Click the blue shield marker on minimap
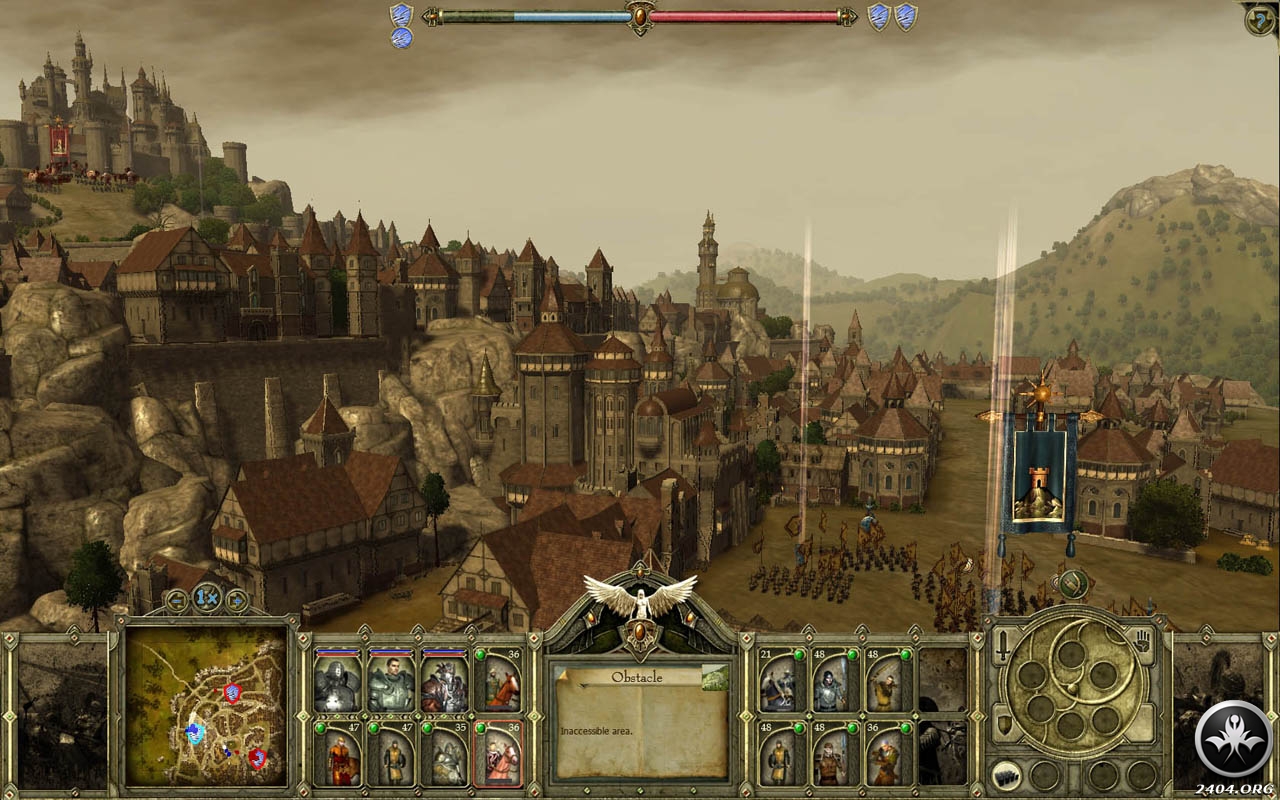Viewport: 1280px width, 800px height. (x=196, y=733)
